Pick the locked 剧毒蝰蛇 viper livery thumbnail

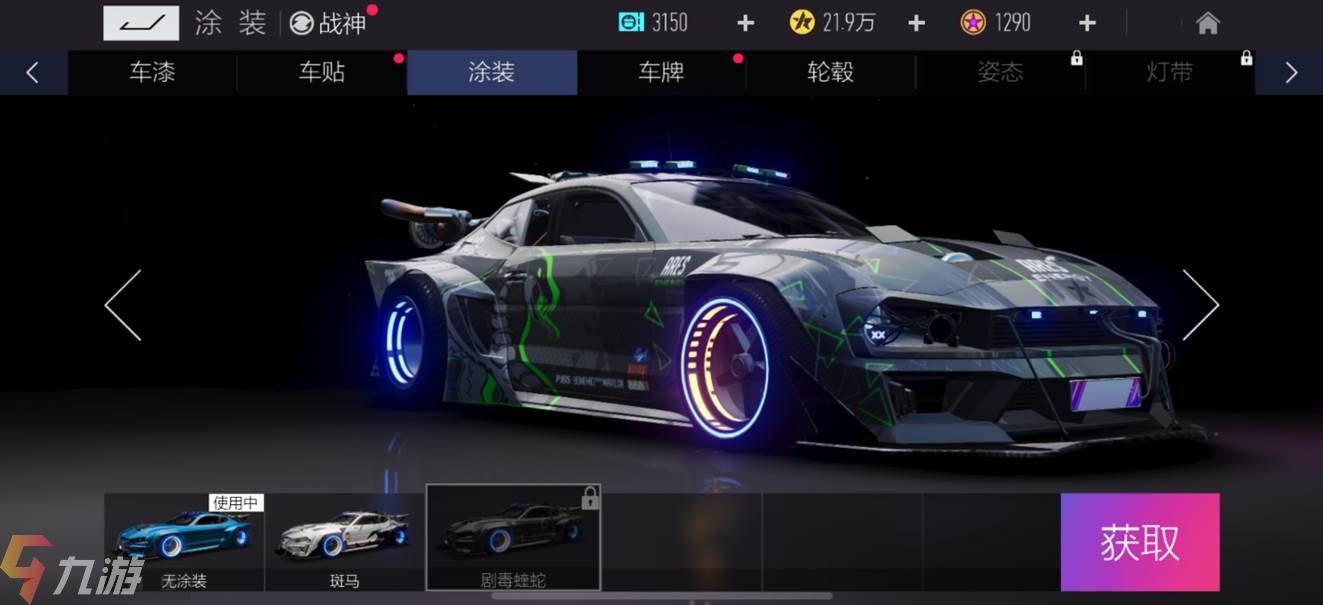pos(513,540)
